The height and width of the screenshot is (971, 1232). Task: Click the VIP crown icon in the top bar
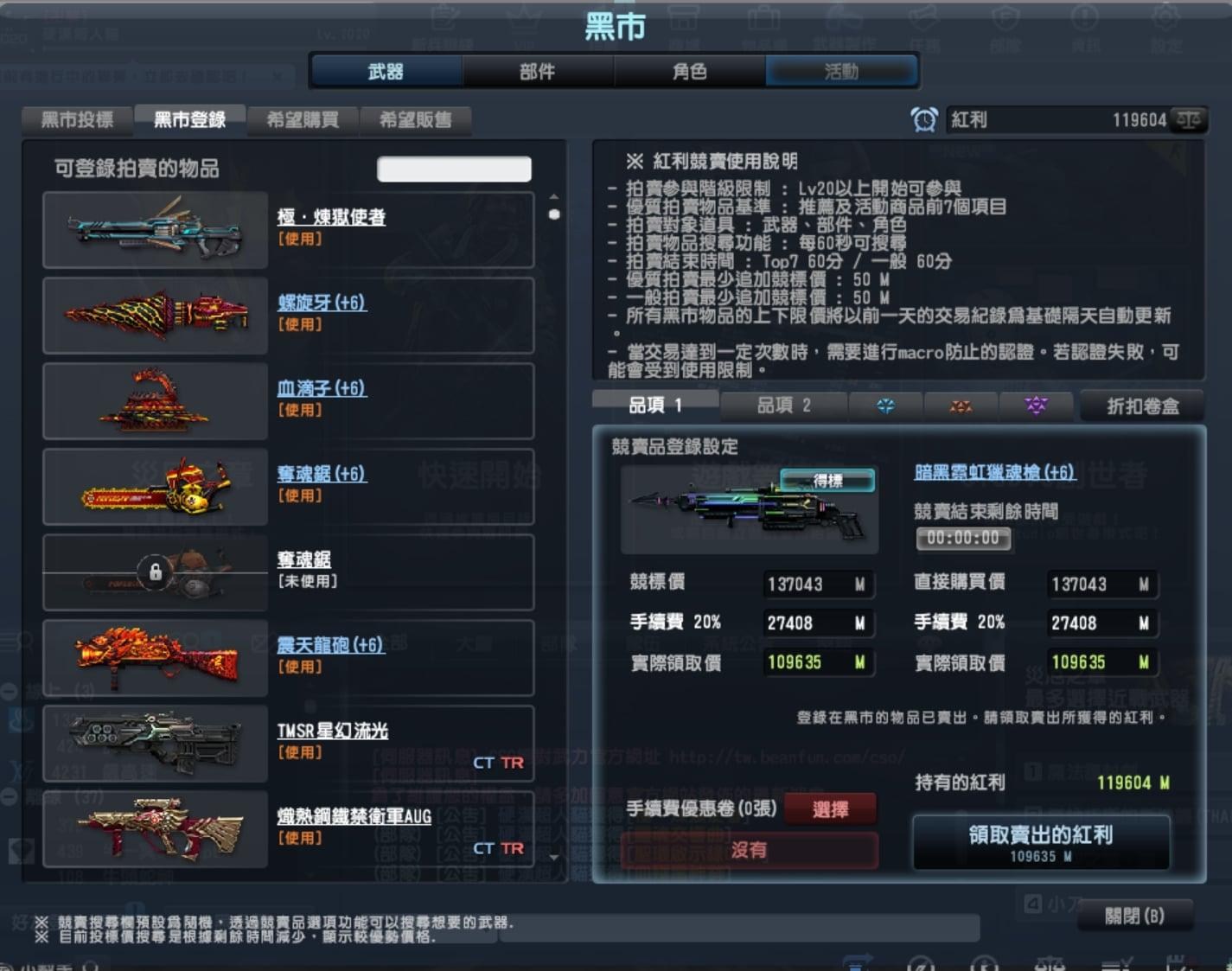pos(523,26)
